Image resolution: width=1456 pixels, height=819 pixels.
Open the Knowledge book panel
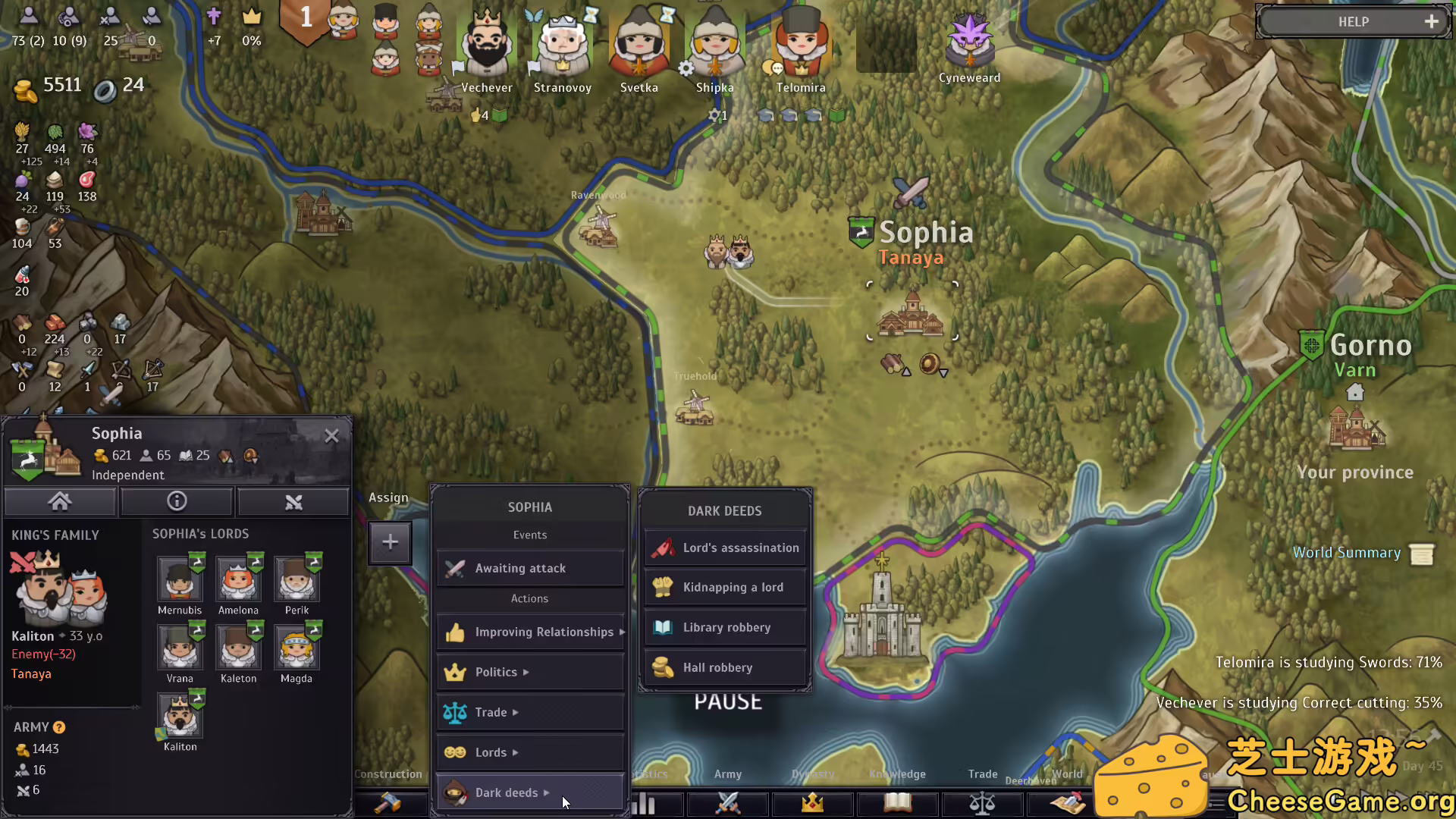coord(896,803)
